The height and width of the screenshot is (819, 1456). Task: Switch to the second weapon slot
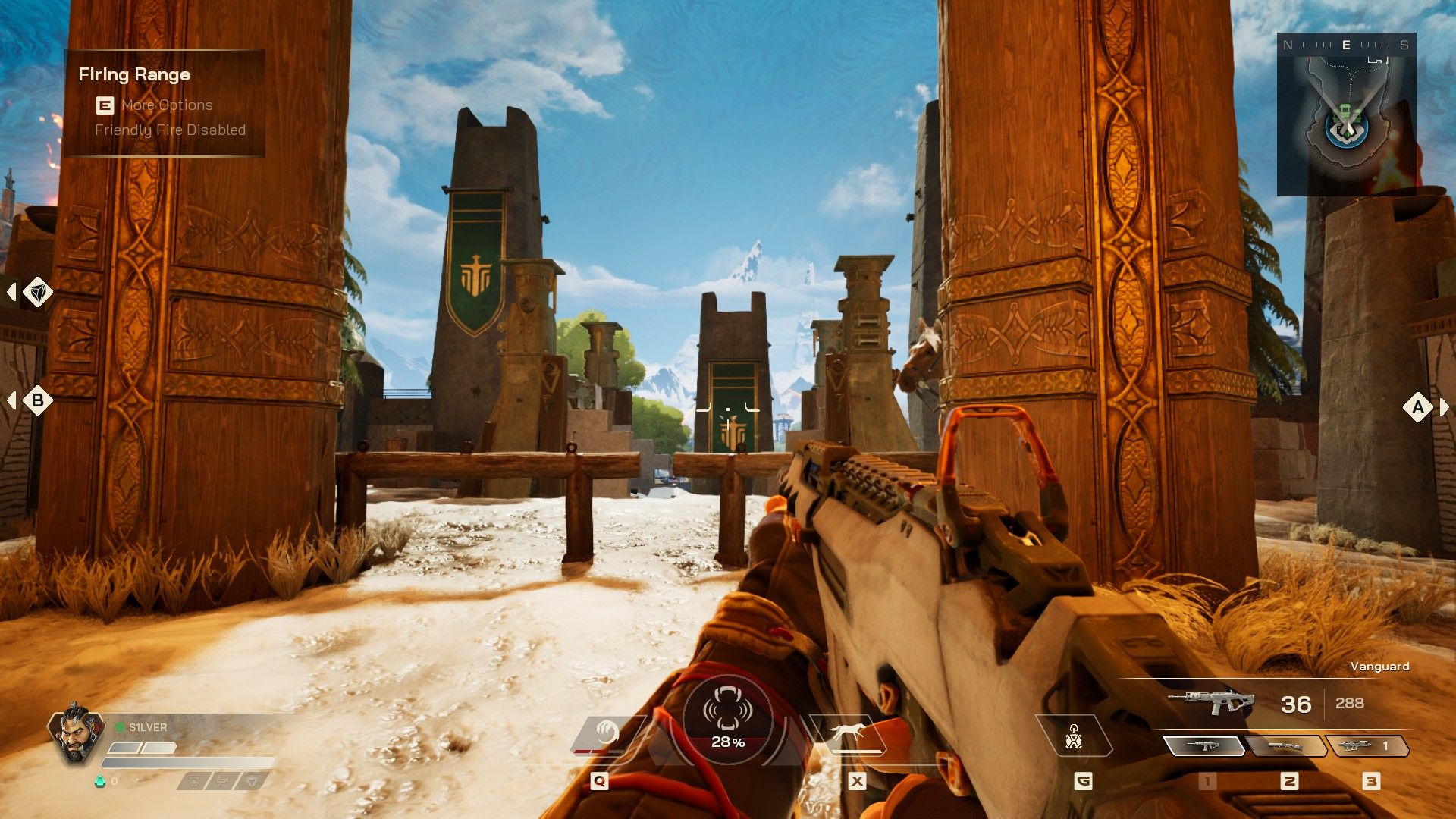1286,746
